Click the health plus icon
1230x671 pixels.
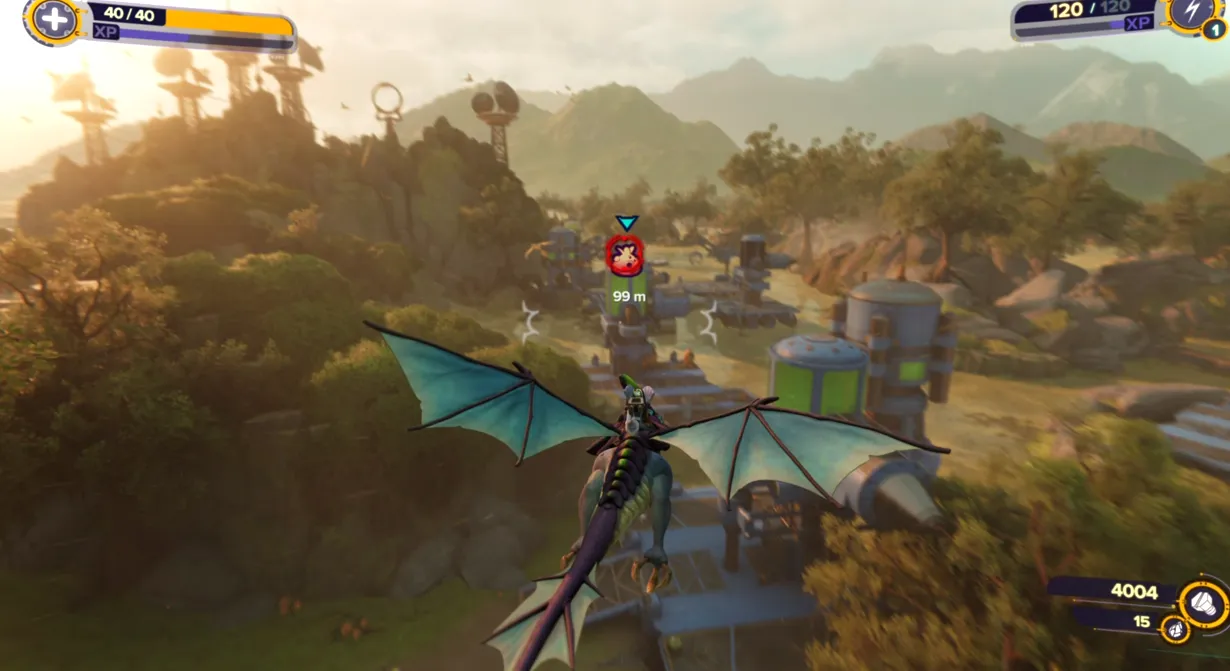pyautogui.click(x=55, y=18)
